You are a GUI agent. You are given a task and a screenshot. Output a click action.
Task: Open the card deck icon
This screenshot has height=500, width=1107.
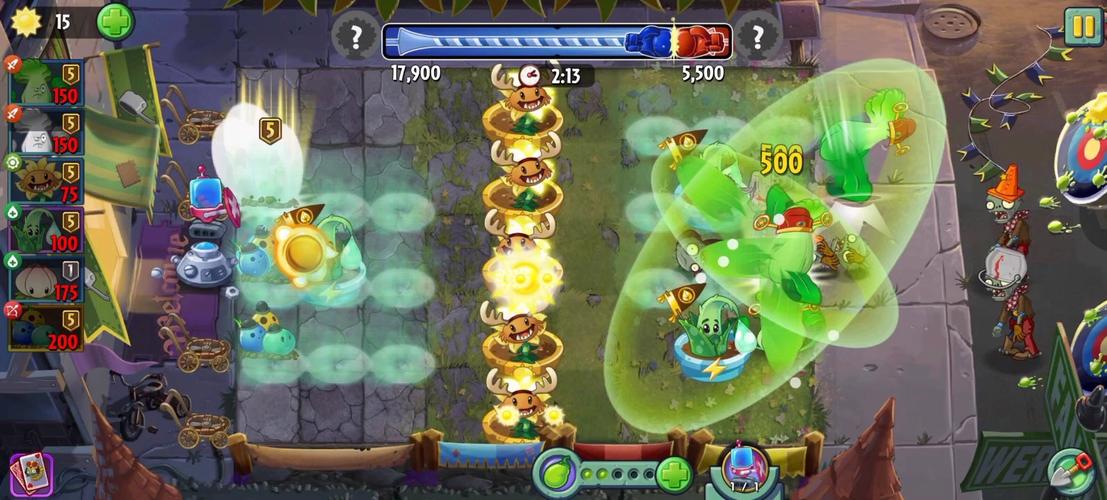(x=29, y=472)
